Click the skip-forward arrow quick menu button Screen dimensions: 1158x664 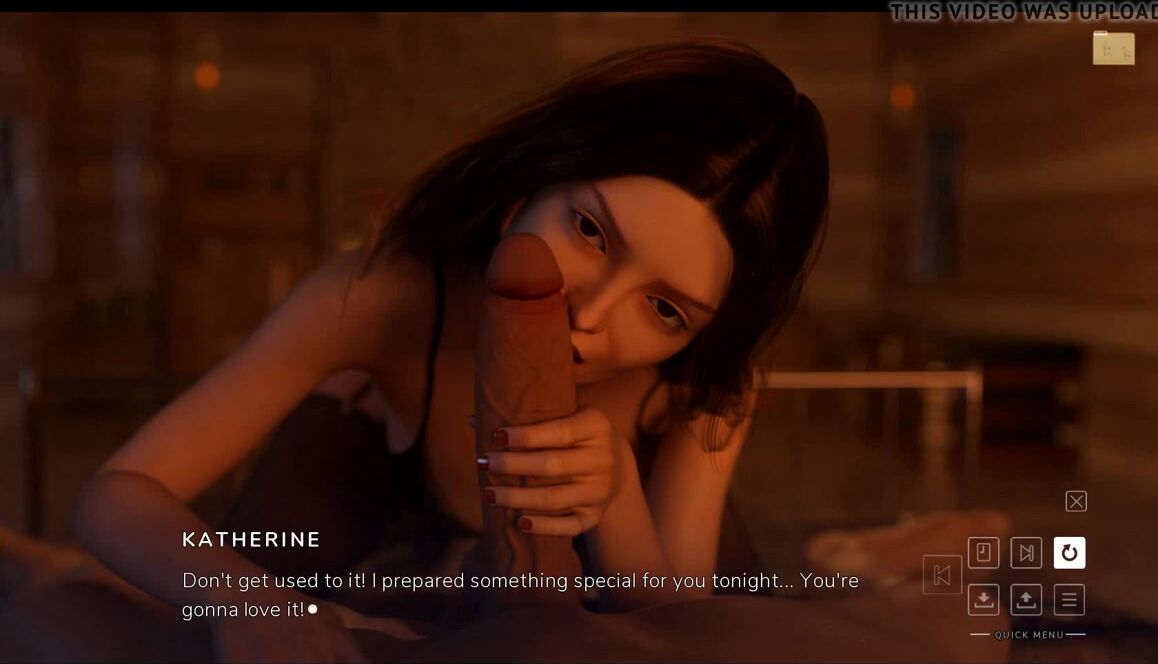(1026, 553)
